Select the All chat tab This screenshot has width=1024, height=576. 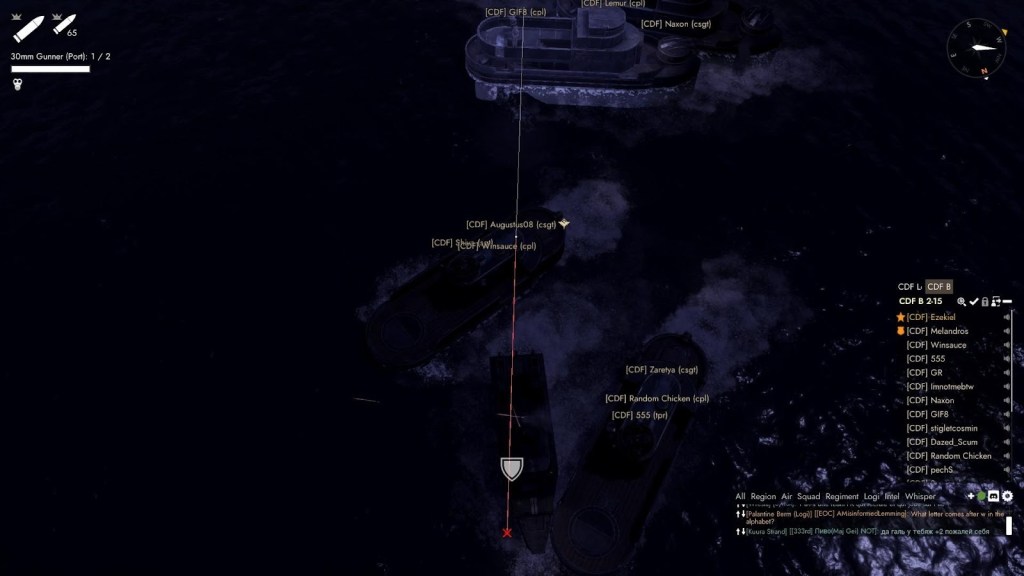coord(740,496)
